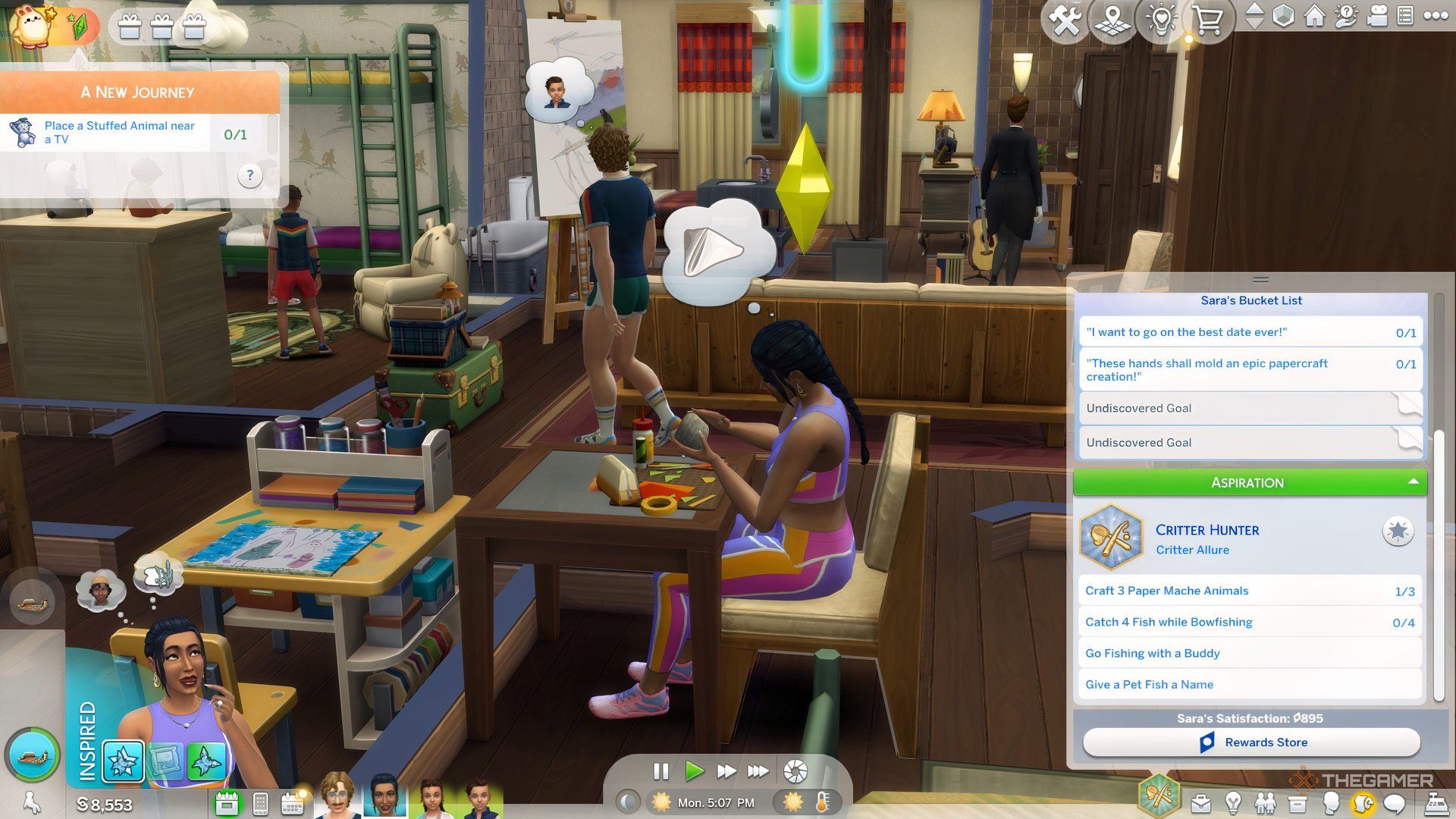
Task: Click the question mark on A New Journey panel
Action: click(x=250, y=175)
